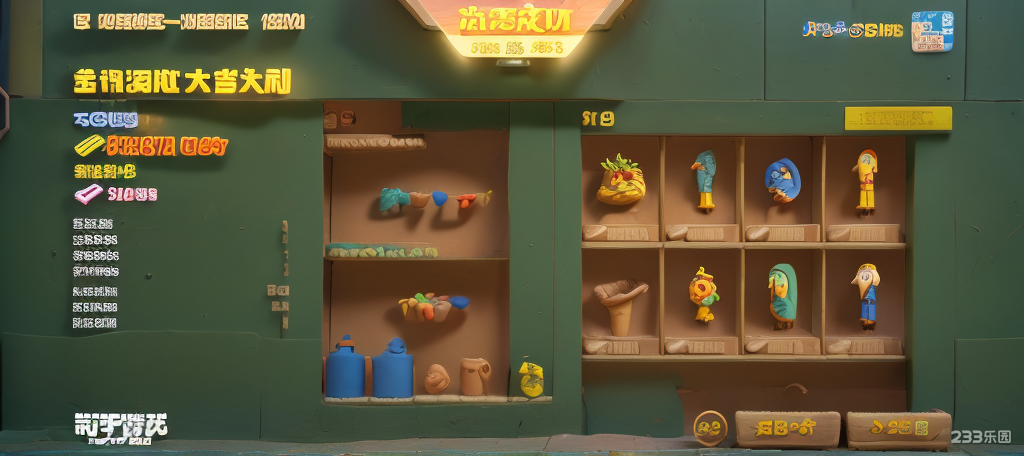Viewport: 1024px width, 456px height.
Task: Choose the orange and green figure item
Action: pyautogui.click(x=702, y=294)
